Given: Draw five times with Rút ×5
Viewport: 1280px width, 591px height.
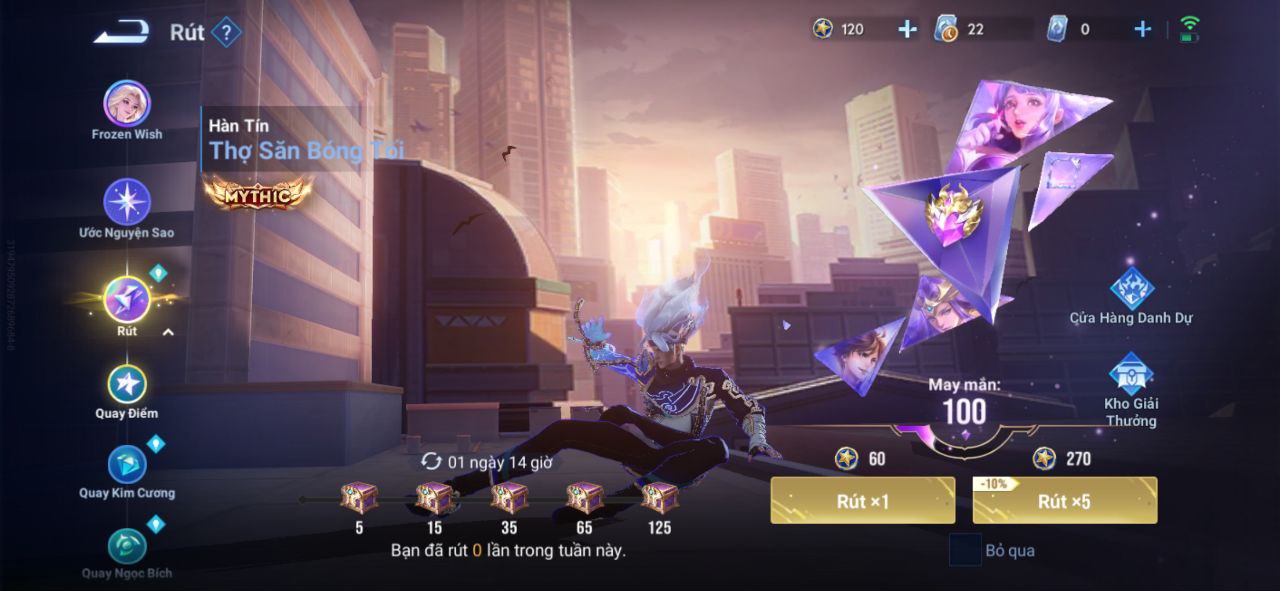Looking at the screenshot, I should coord(1064,500).
